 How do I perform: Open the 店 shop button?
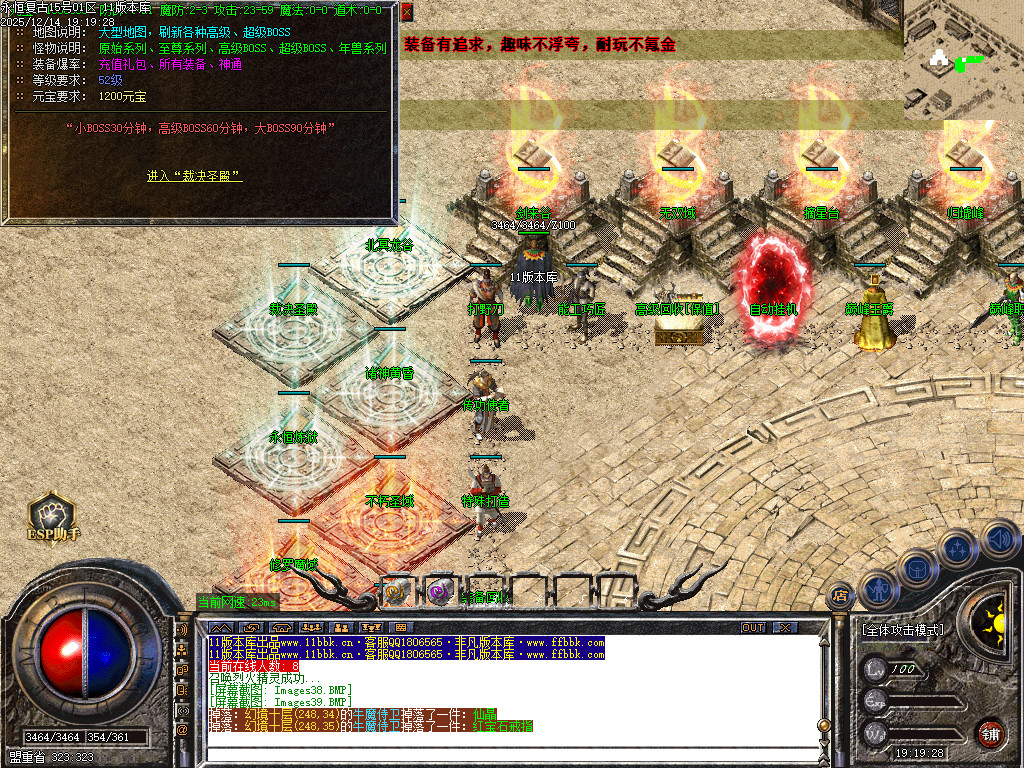(x=841, y=595)
